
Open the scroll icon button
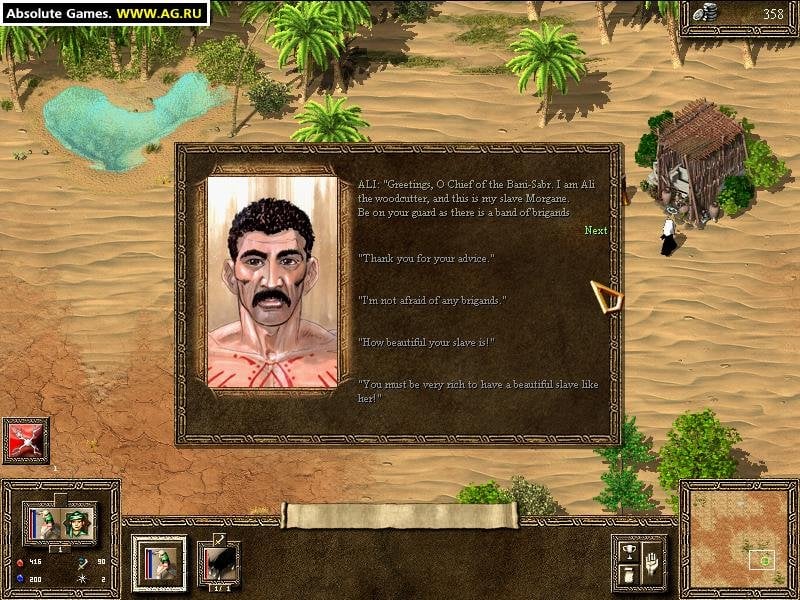[x=627, y=575]
